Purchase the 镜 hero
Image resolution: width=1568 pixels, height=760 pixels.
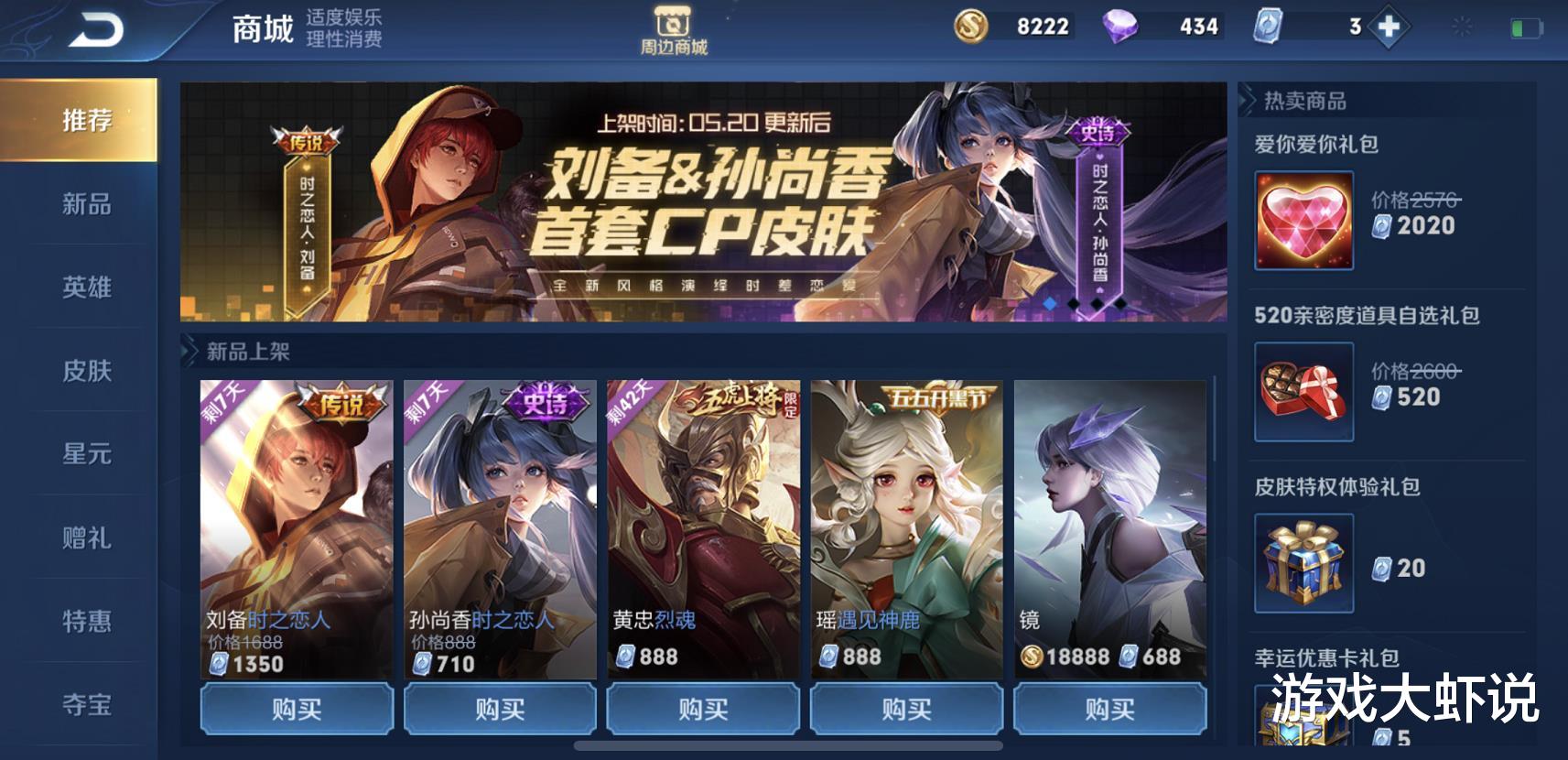(x=1108, y=708)
